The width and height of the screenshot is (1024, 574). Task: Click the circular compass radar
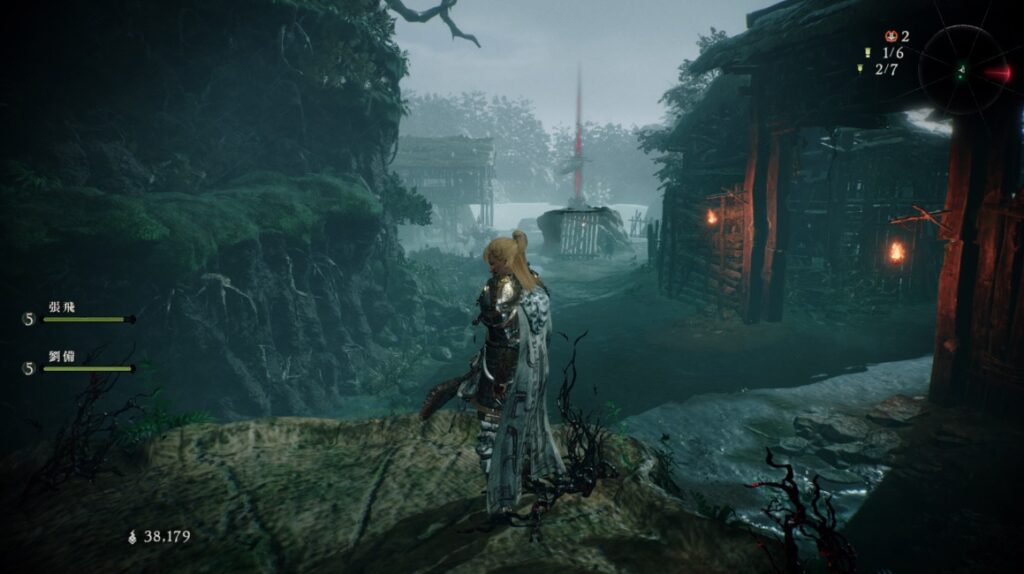click(962, 69)
